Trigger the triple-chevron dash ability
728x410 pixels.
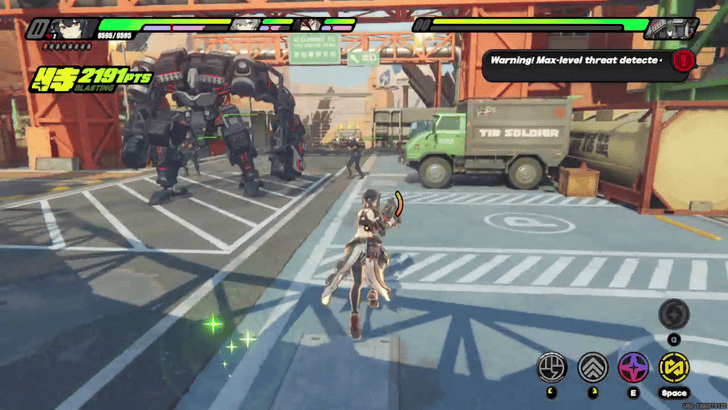[592, 366]
